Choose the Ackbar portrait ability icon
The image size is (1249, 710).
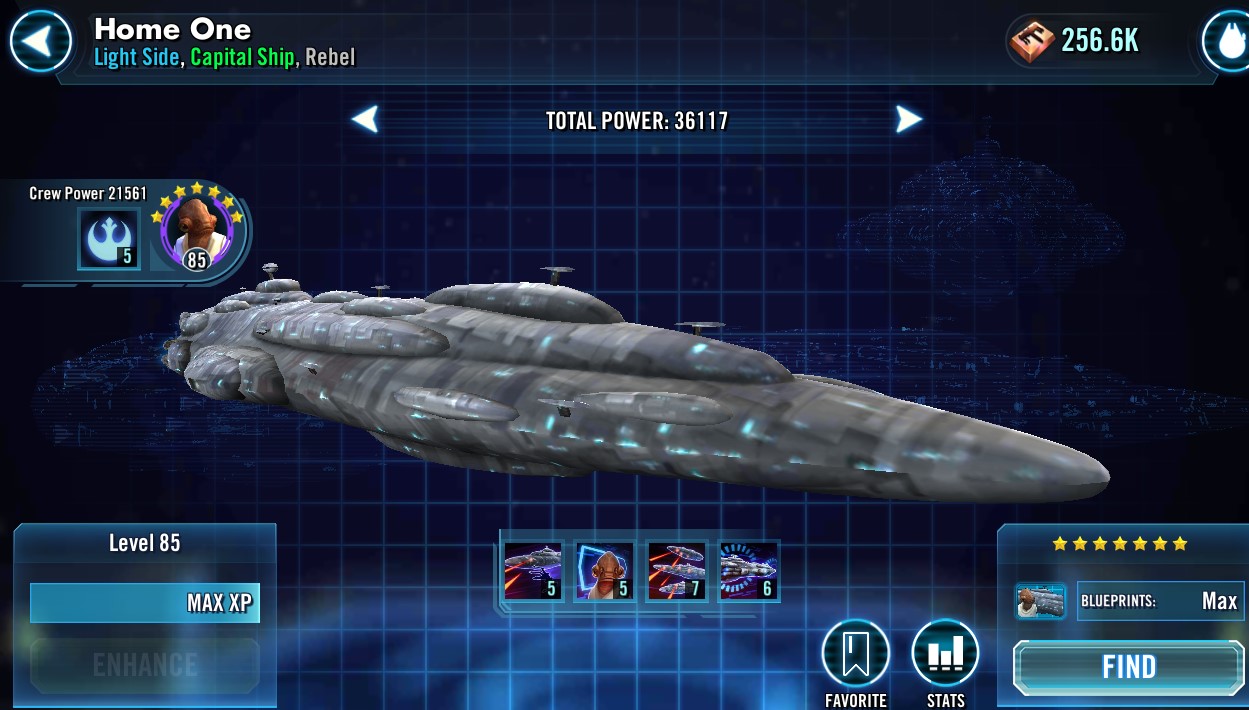(x=604, y=571)
